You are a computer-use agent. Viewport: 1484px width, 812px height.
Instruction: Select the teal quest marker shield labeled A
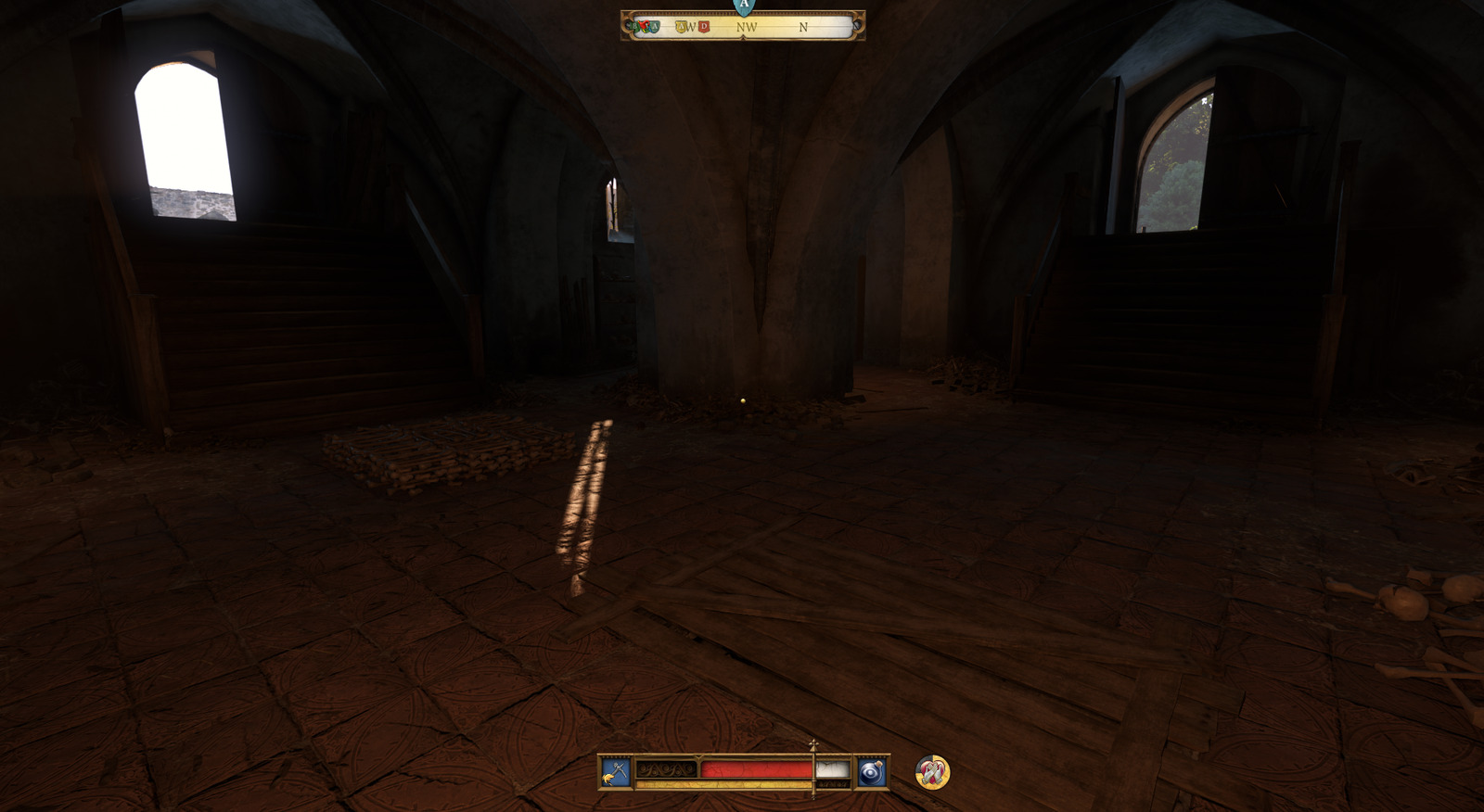[742, 7]
